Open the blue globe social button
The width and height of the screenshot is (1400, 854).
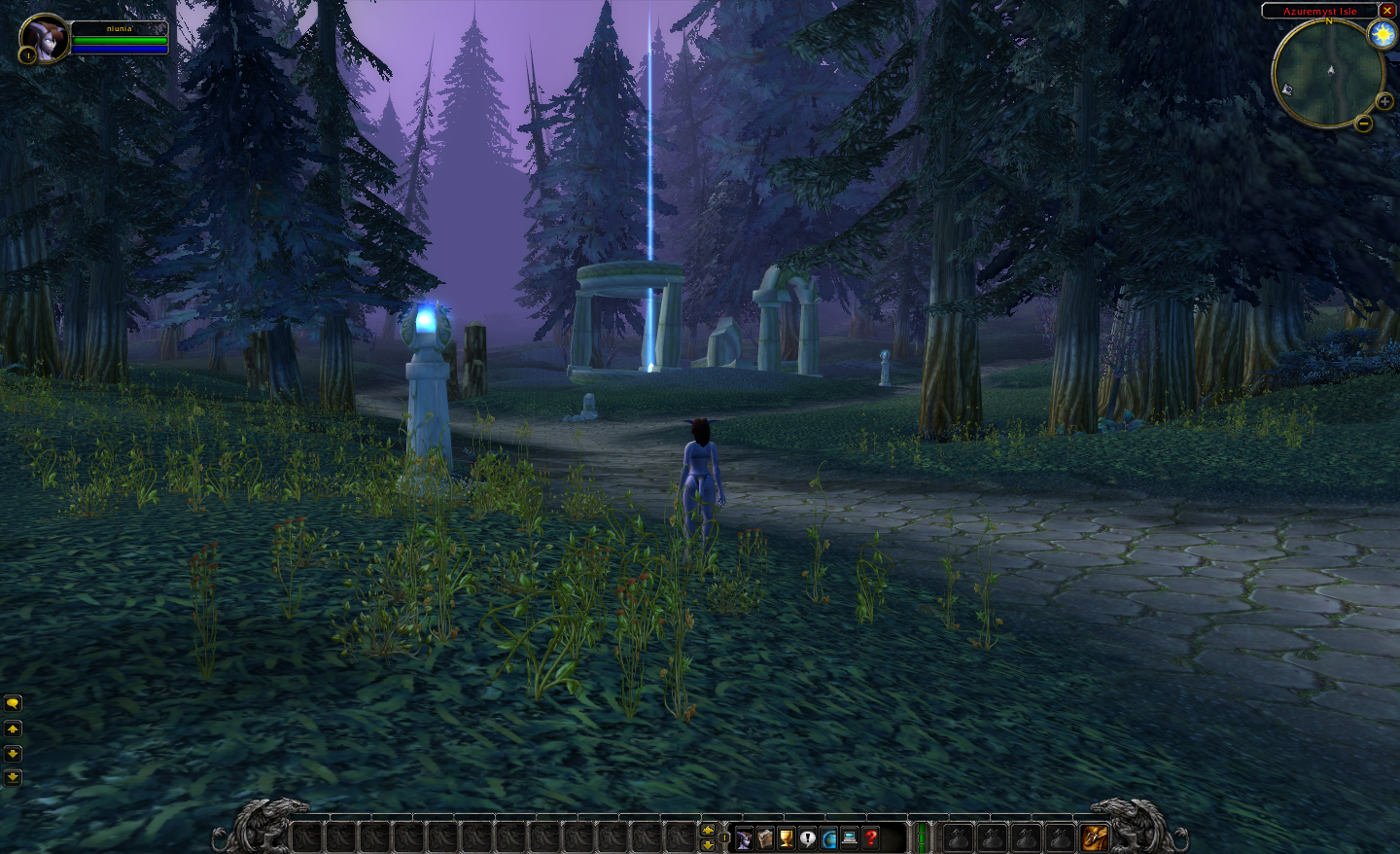[829, 837]
